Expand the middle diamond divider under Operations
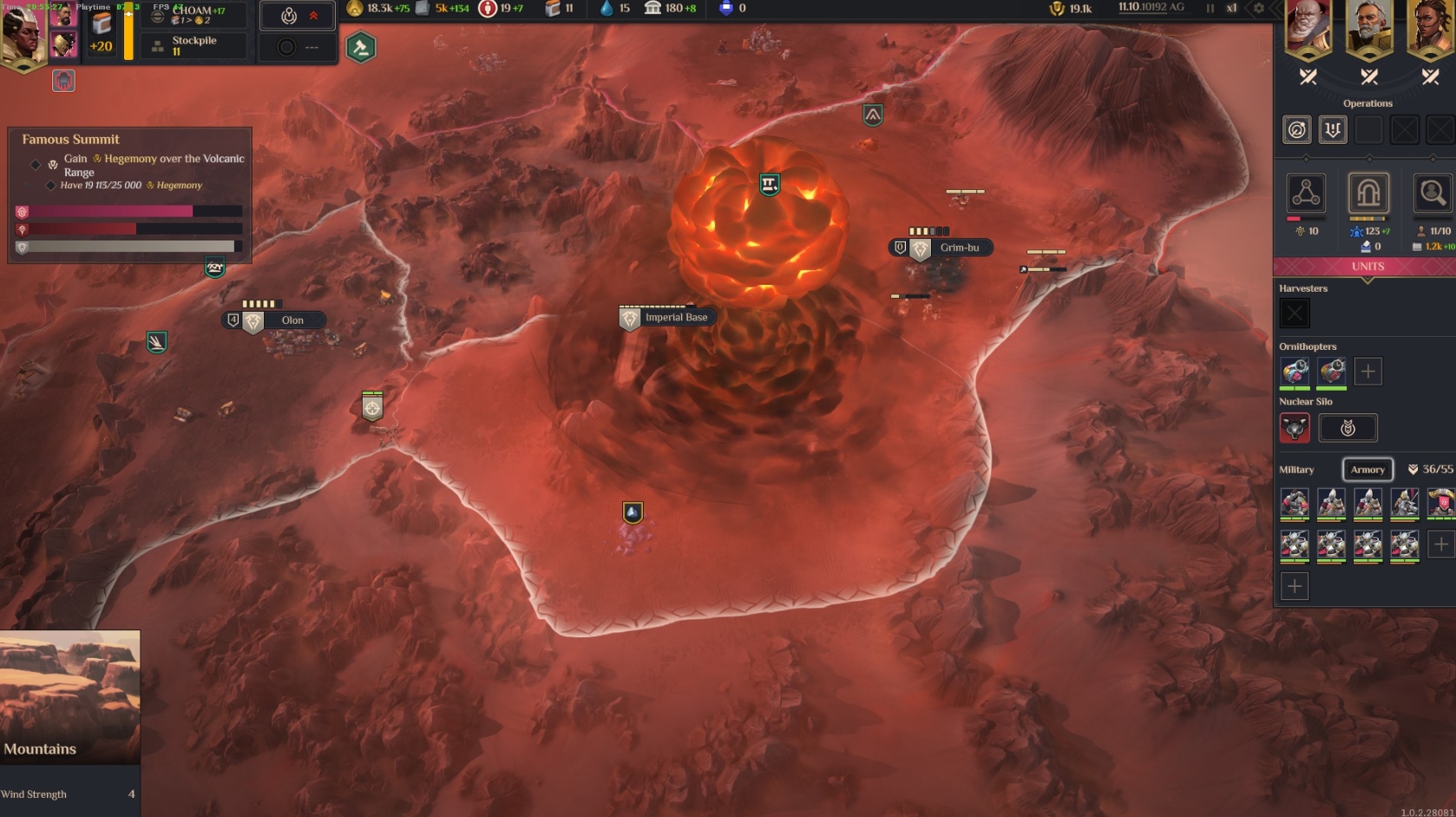 (1369, 158)
